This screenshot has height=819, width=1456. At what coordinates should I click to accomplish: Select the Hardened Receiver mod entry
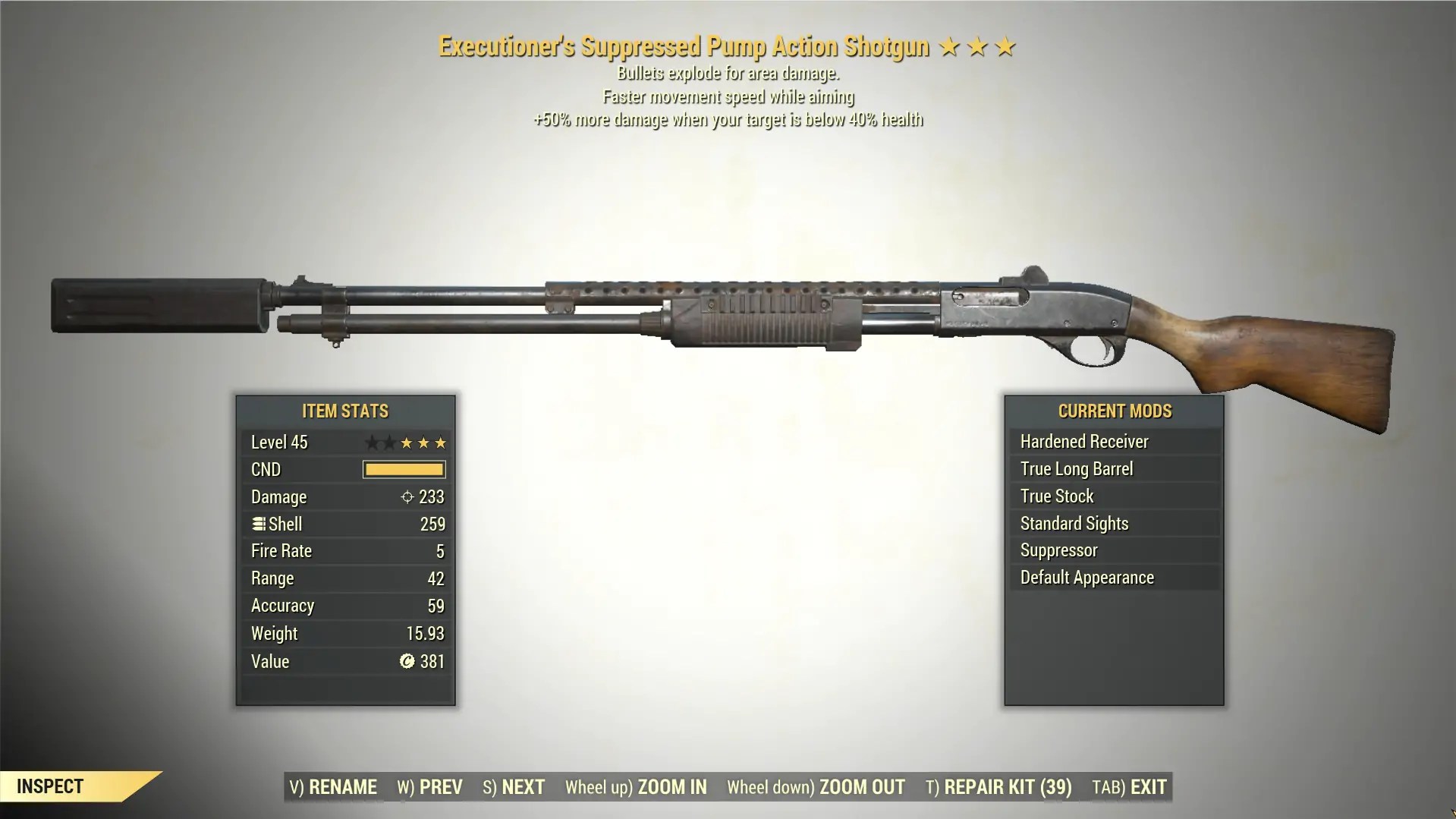point(1113,441)
